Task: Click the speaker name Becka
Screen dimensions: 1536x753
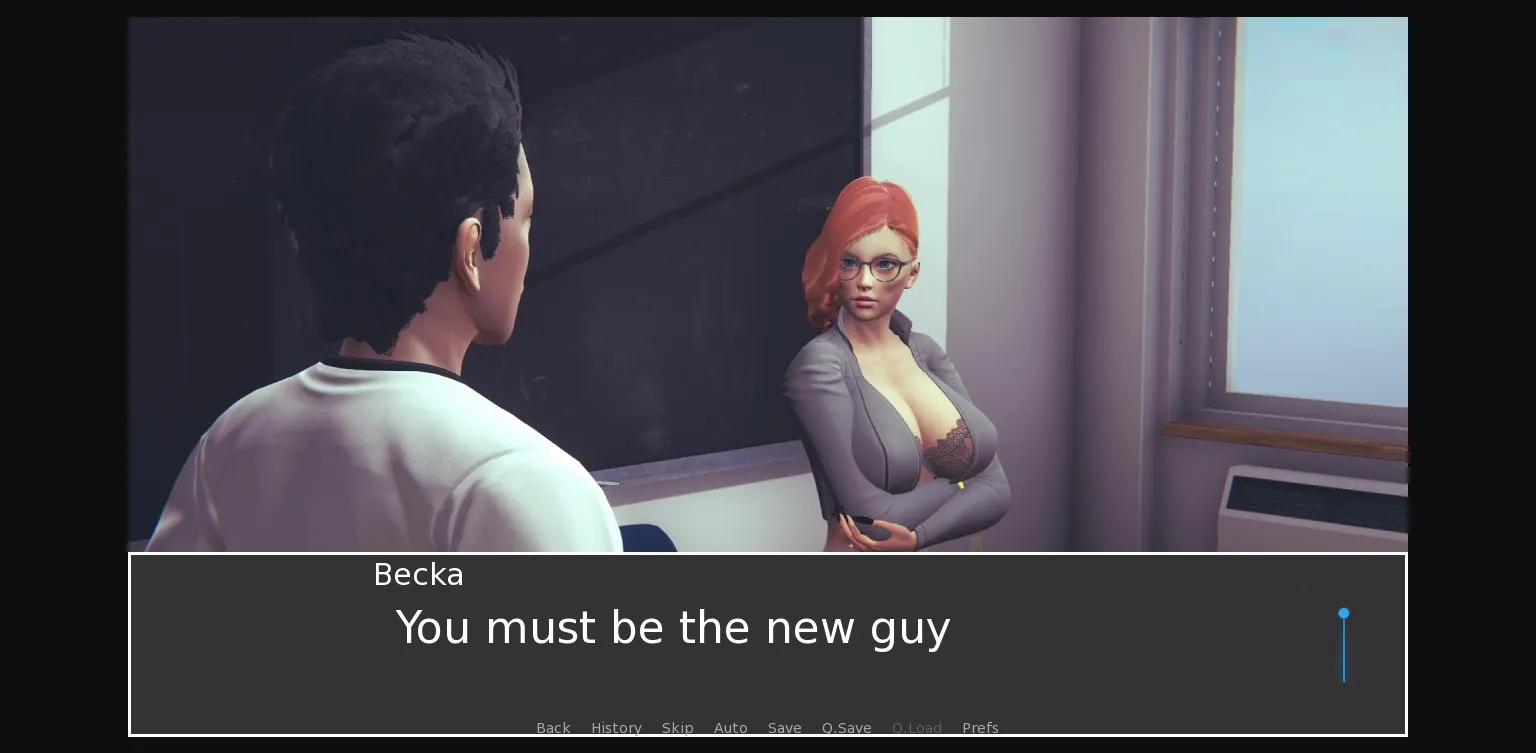Action: 418,575
